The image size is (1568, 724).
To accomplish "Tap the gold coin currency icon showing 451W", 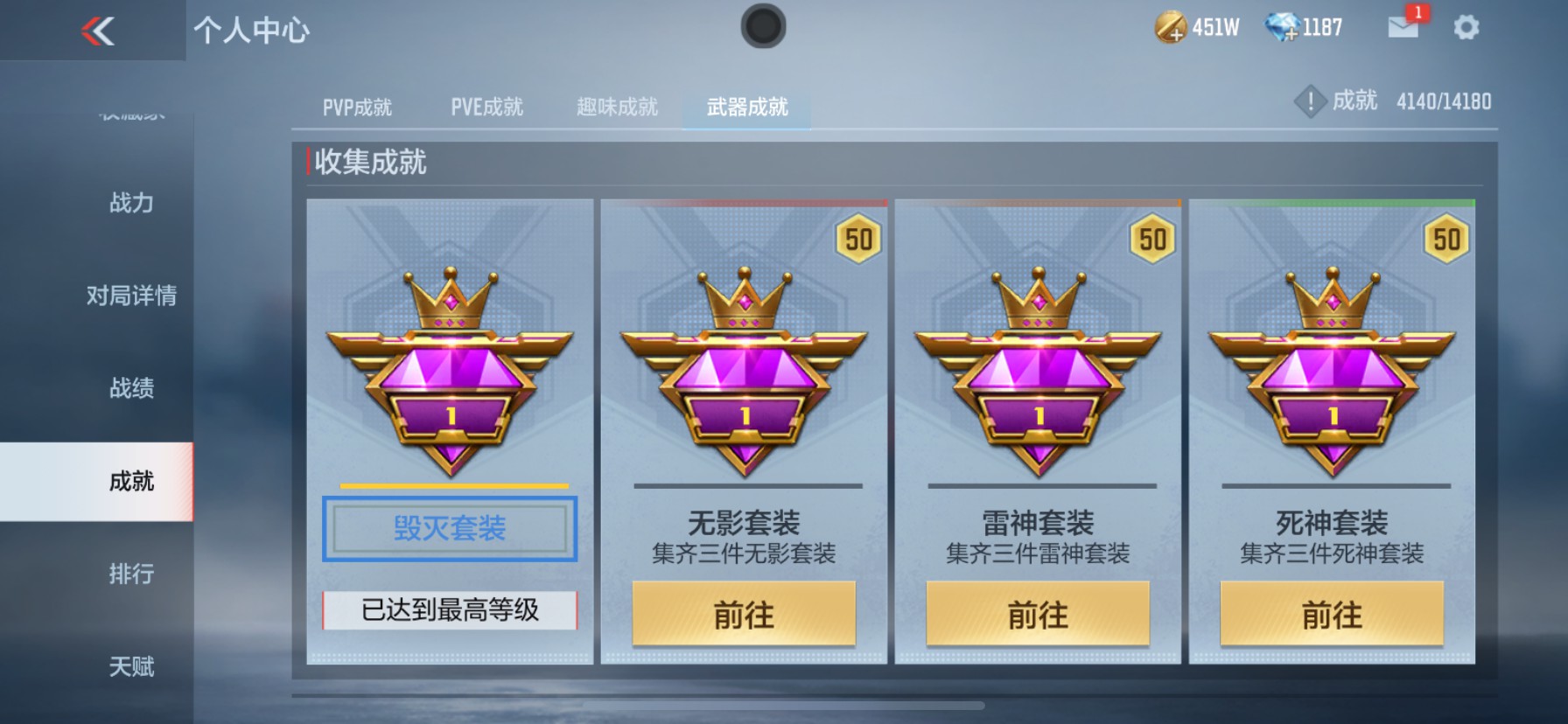I will pos(1170,26).
